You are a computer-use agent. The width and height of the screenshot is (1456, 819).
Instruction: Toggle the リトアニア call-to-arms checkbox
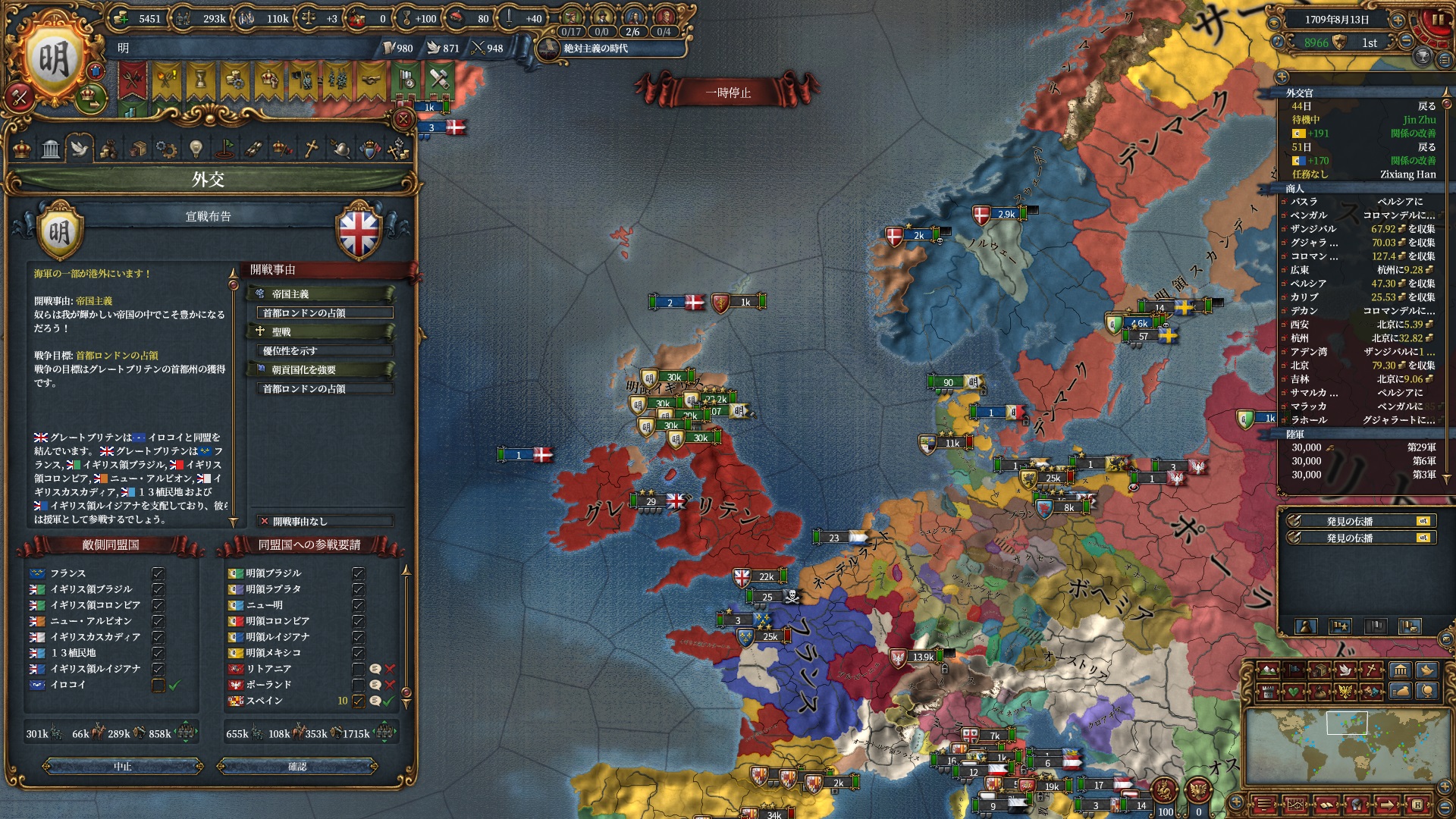[x=359, y=669]
